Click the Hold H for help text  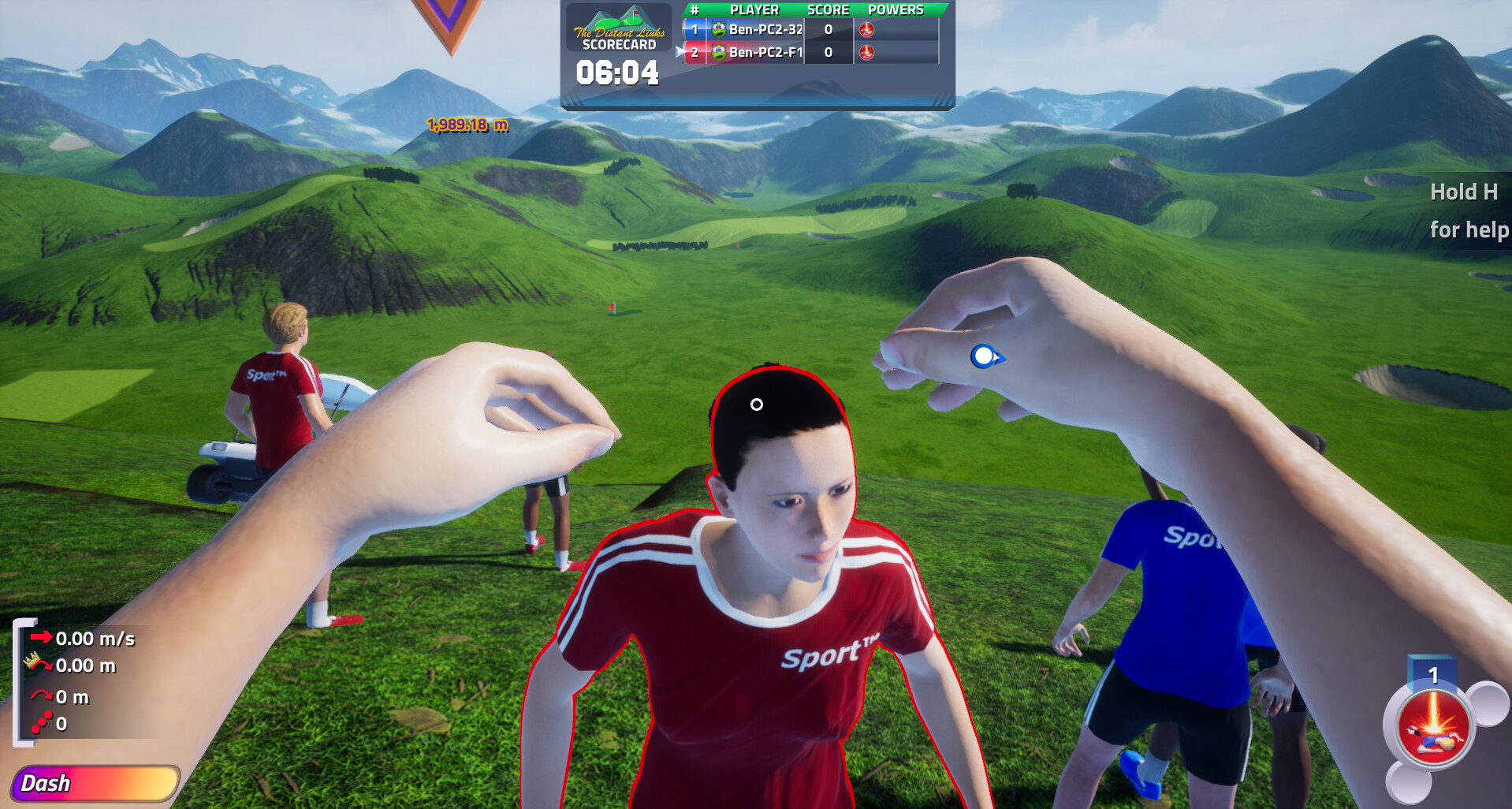1467,211
